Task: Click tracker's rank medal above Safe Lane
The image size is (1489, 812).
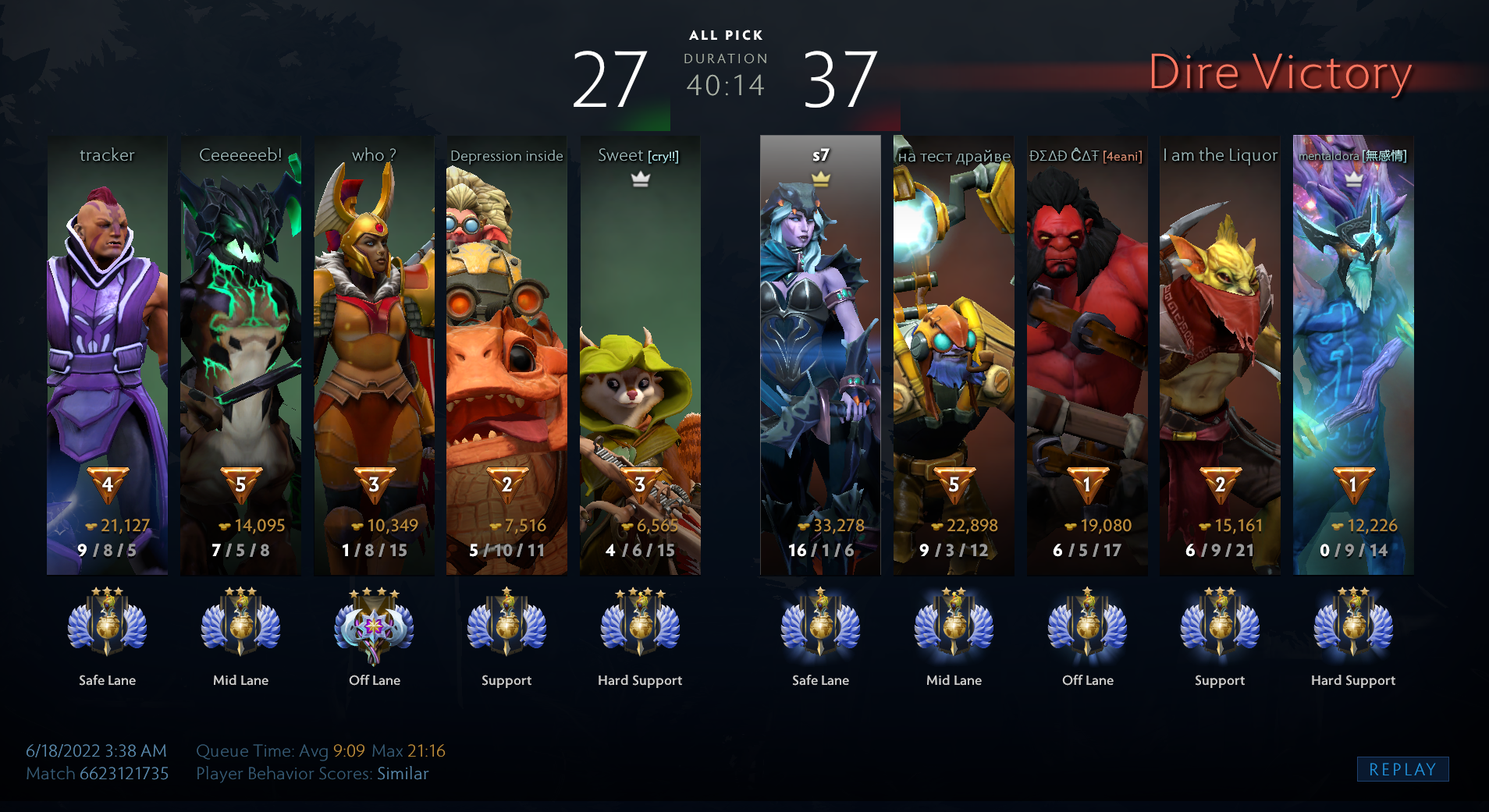Action: point(107,624)
